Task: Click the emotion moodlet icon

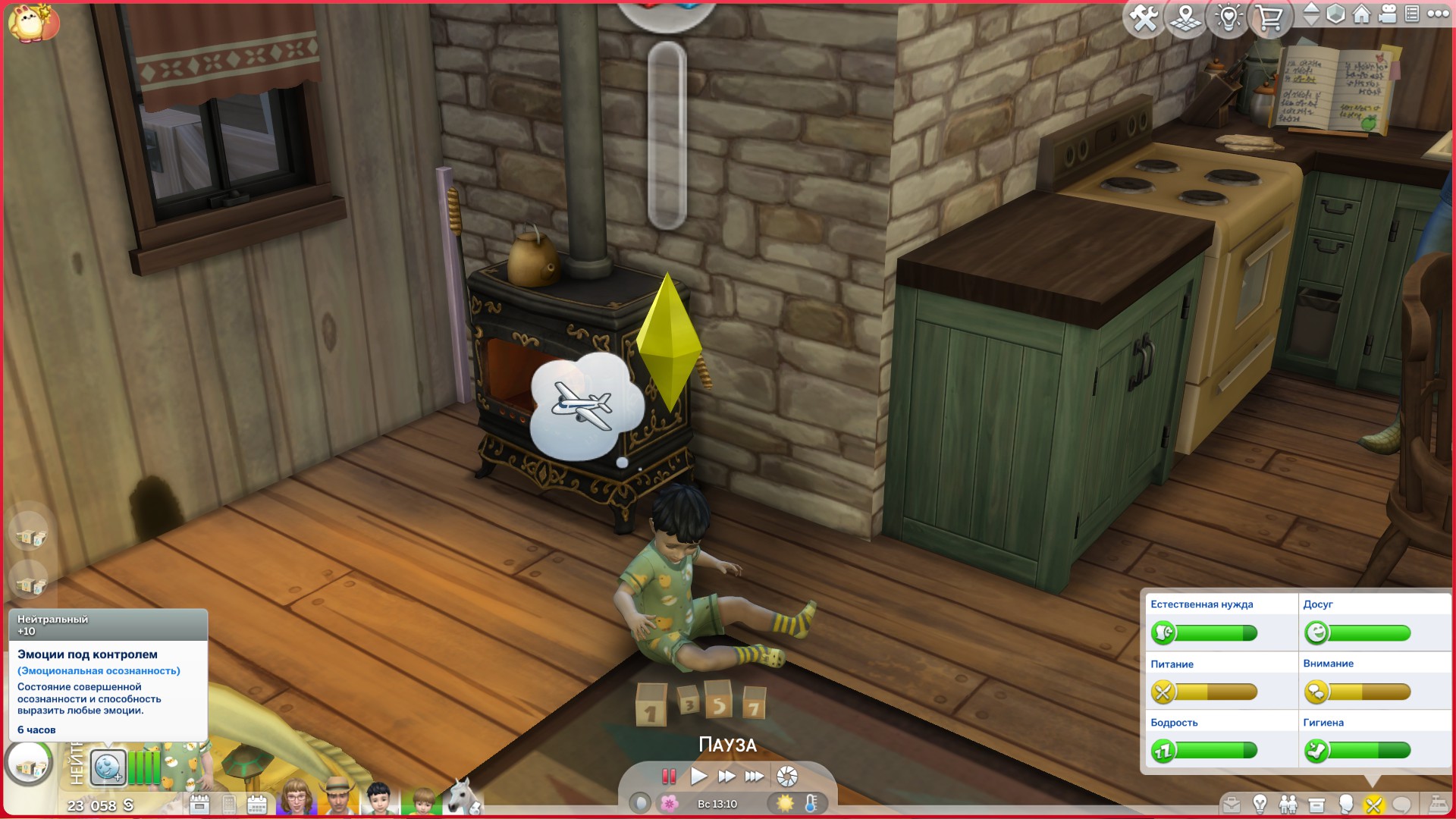Action: tap(108, 767)
